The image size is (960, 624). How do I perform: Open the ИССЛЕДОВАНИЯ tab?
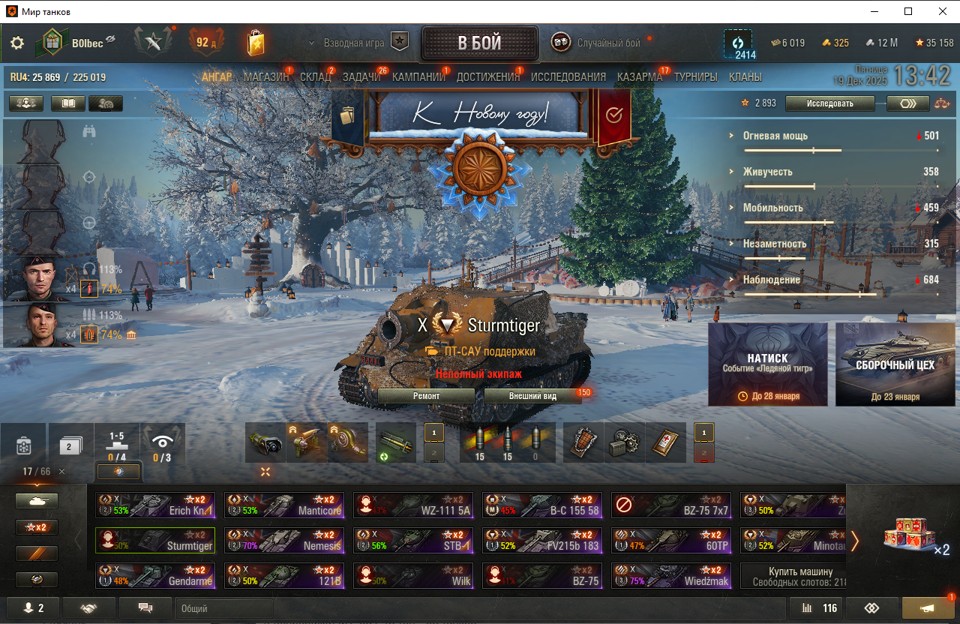[x=568, y=77]
